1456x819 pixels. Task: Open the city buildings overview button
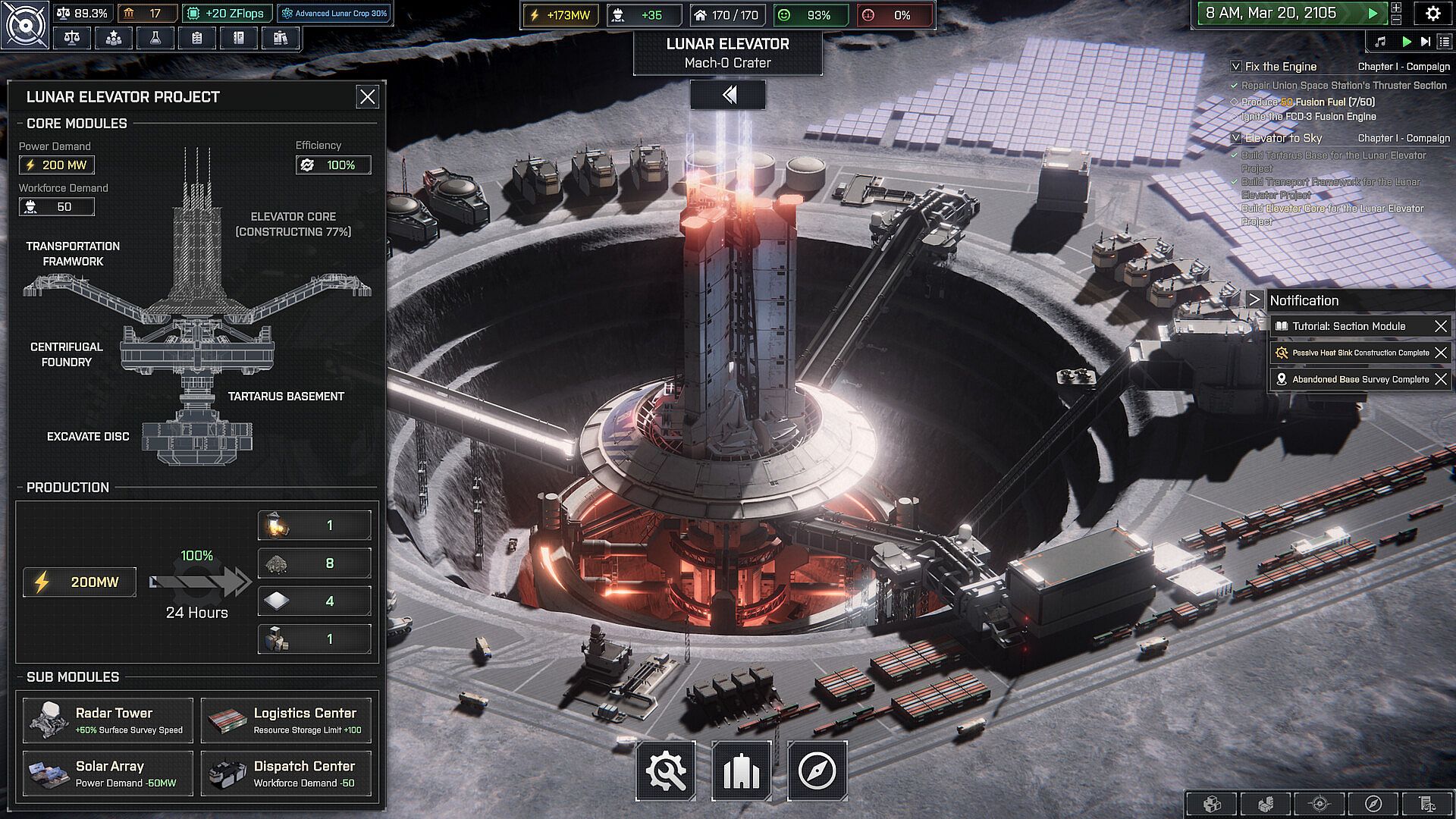(742, 771)
